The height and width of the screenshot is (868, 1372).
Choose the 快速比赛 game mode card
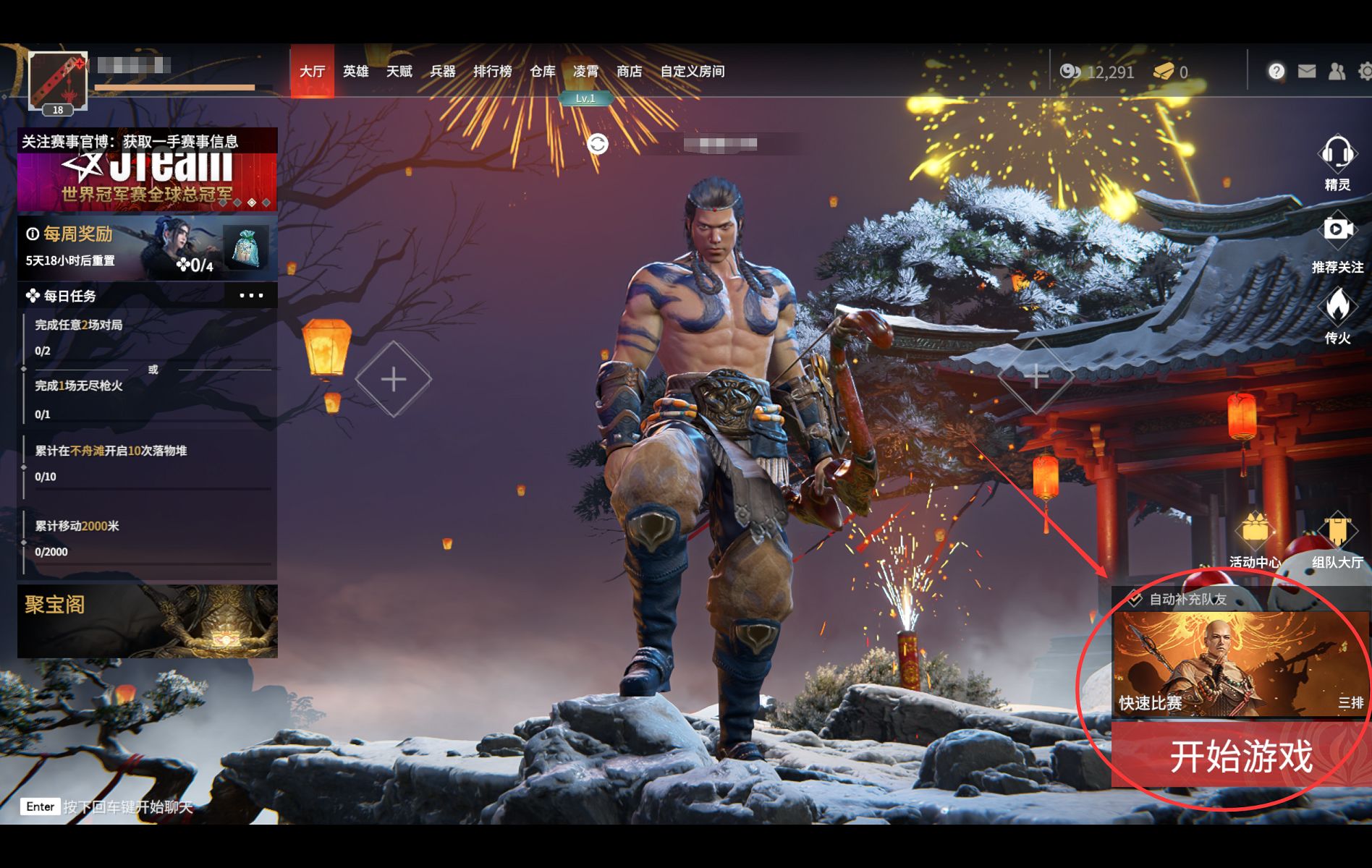click(x=1240, y=664)
